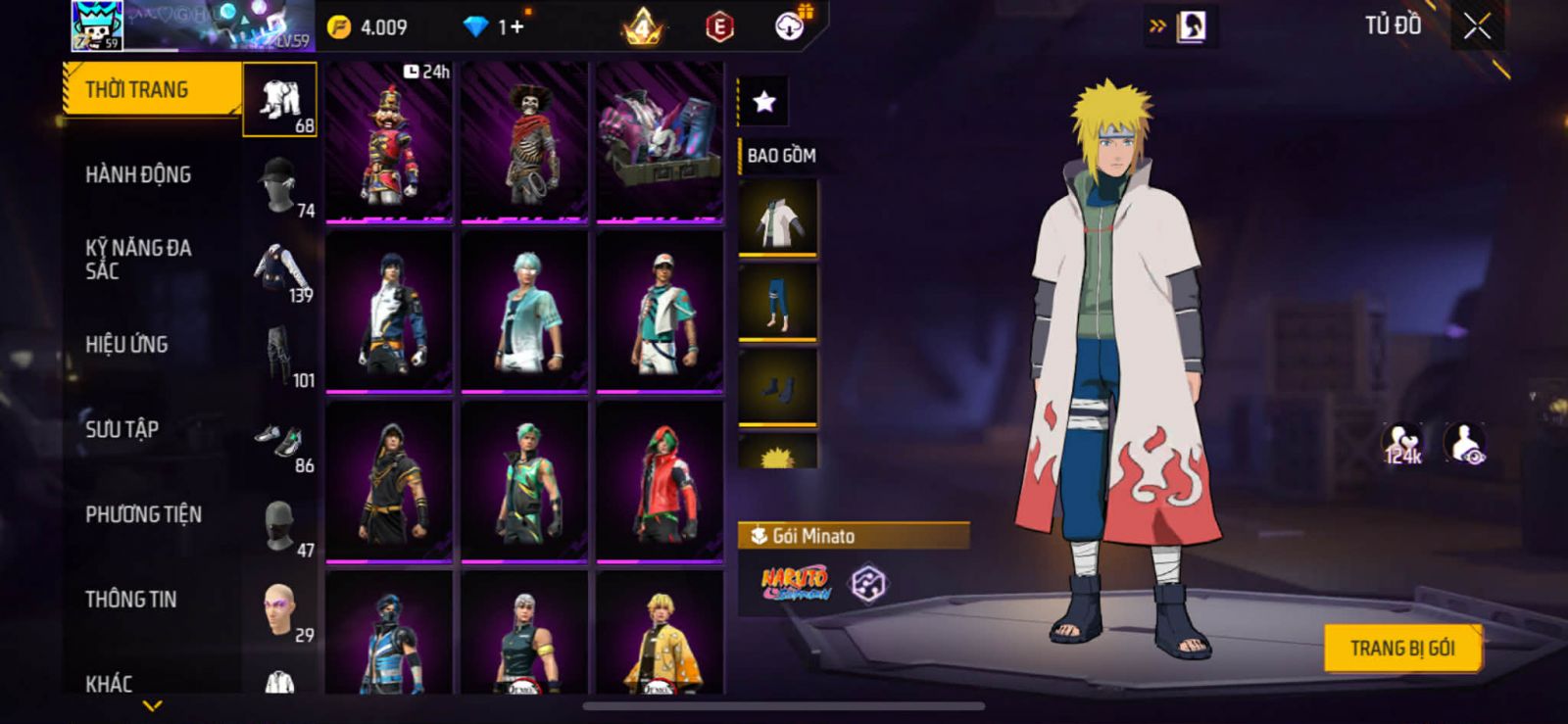1568x724 pixels.
Task: Toggle the star favorite button
Action: [x=764, y=101]
